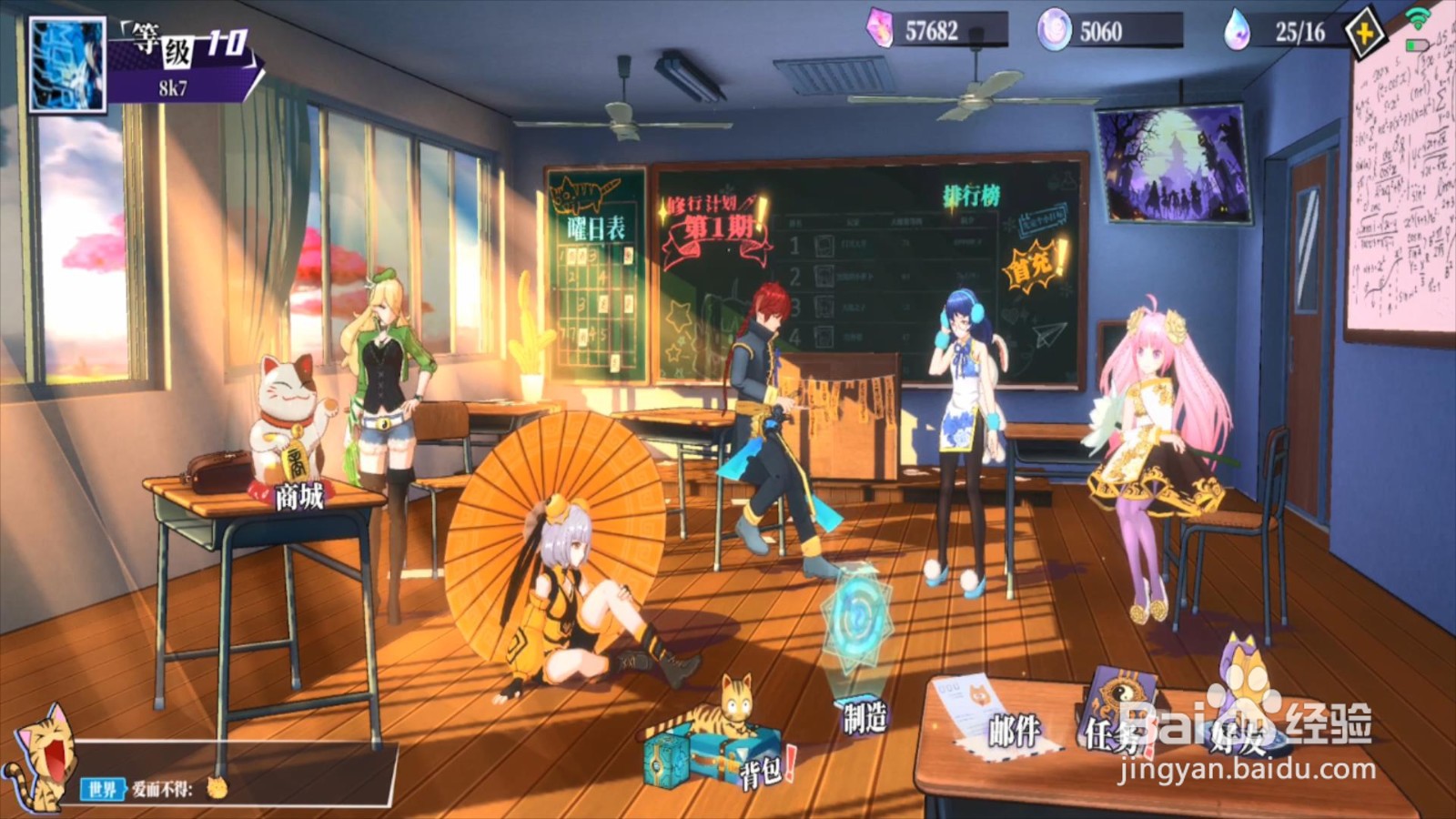The image size is (1456, 819).
Task: Add stamina with the plus button
Action: tap(1364, 35)
